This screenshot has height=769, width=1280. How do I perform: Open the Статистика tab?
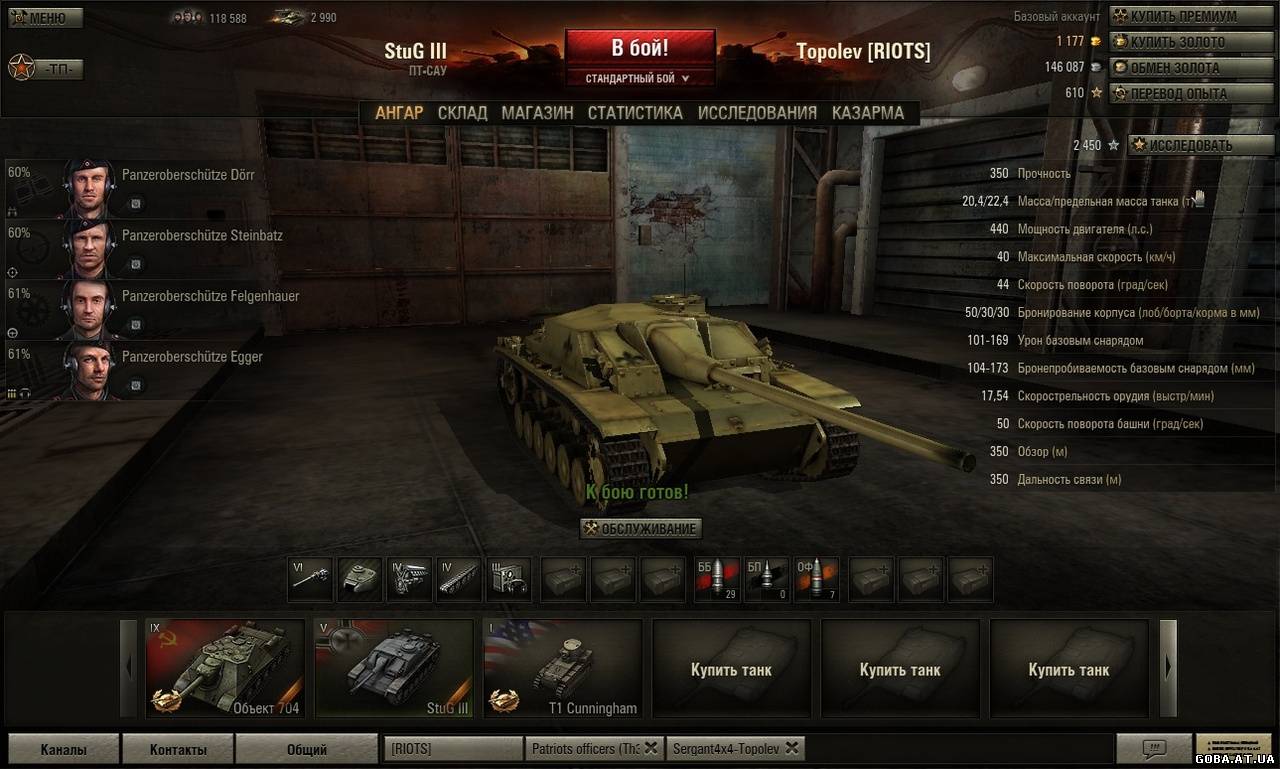pos(635,113)
